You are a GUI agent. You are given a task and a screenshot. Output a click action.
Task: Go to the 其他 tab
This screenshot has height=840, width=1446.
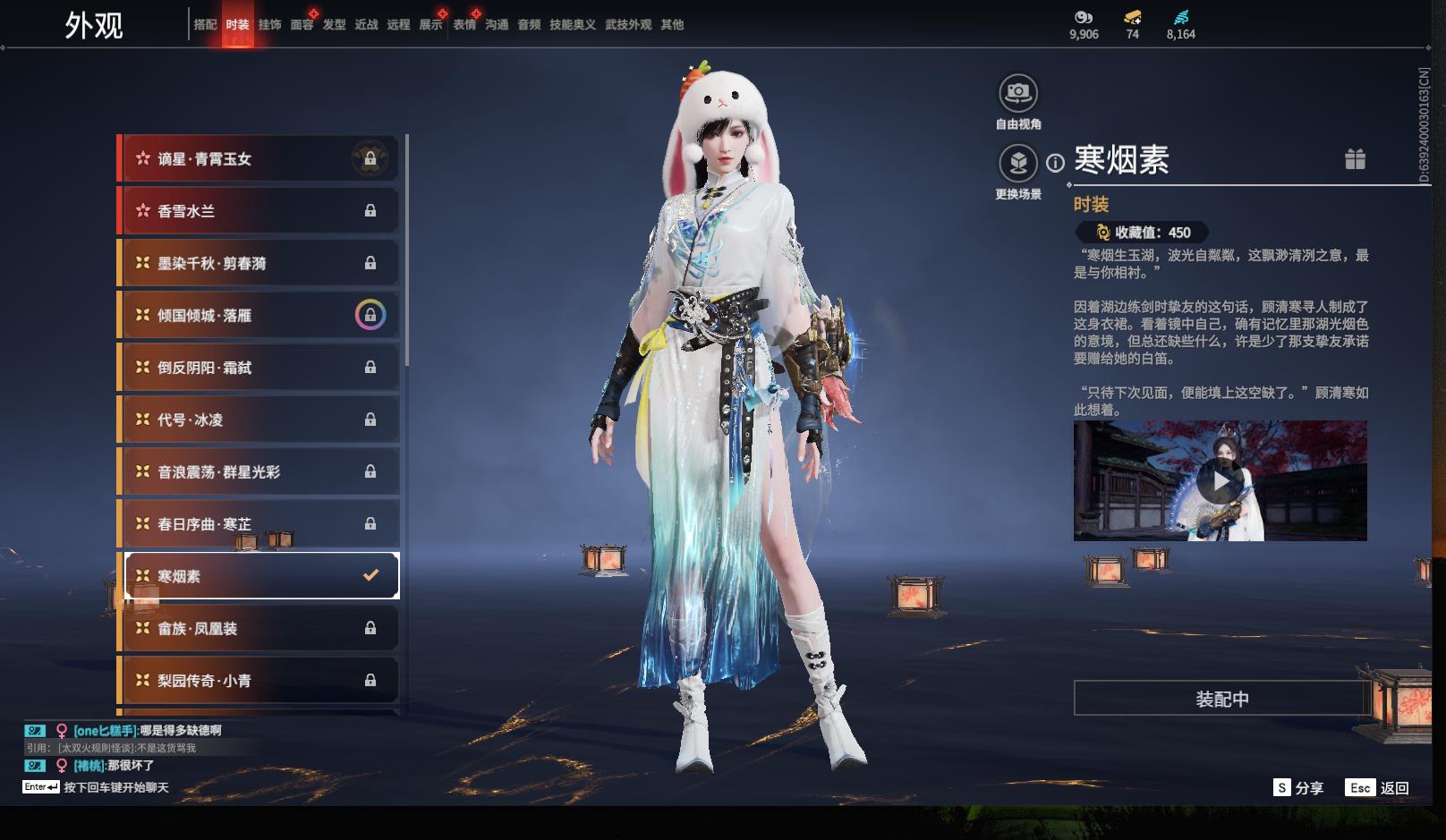tap(672, 25)
